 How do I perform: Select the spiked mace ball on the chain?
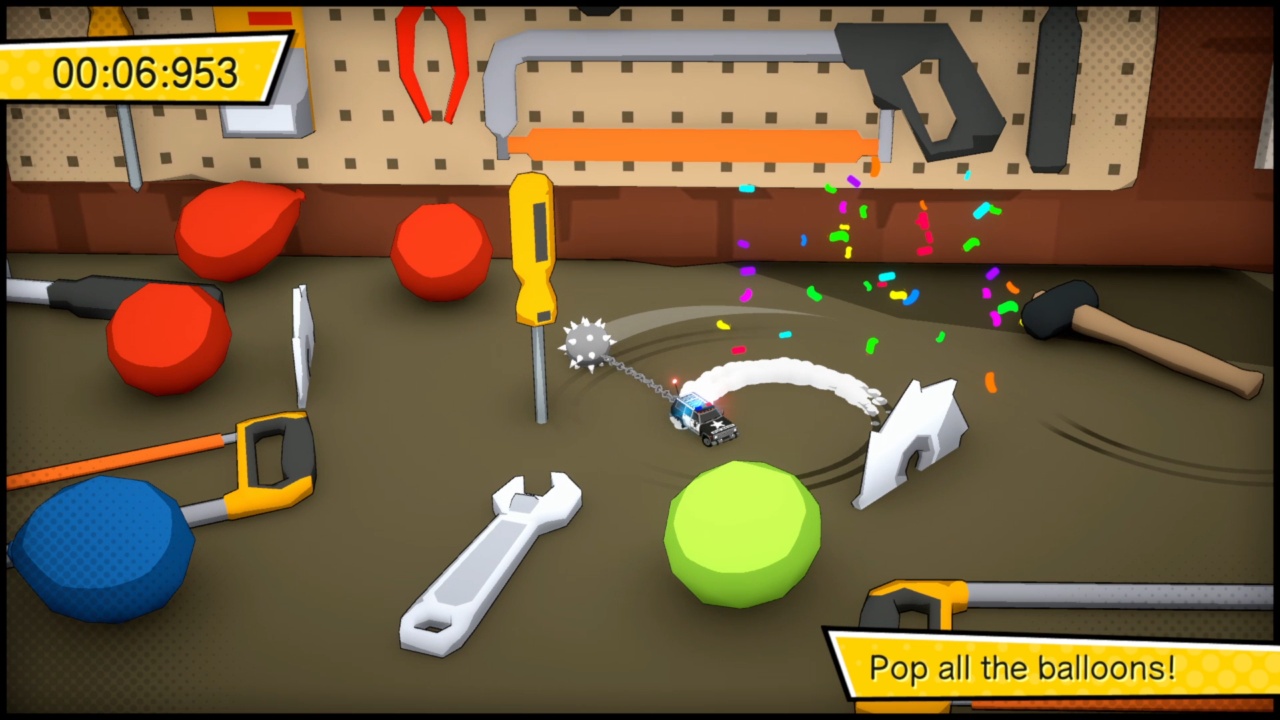coord(588,343)
